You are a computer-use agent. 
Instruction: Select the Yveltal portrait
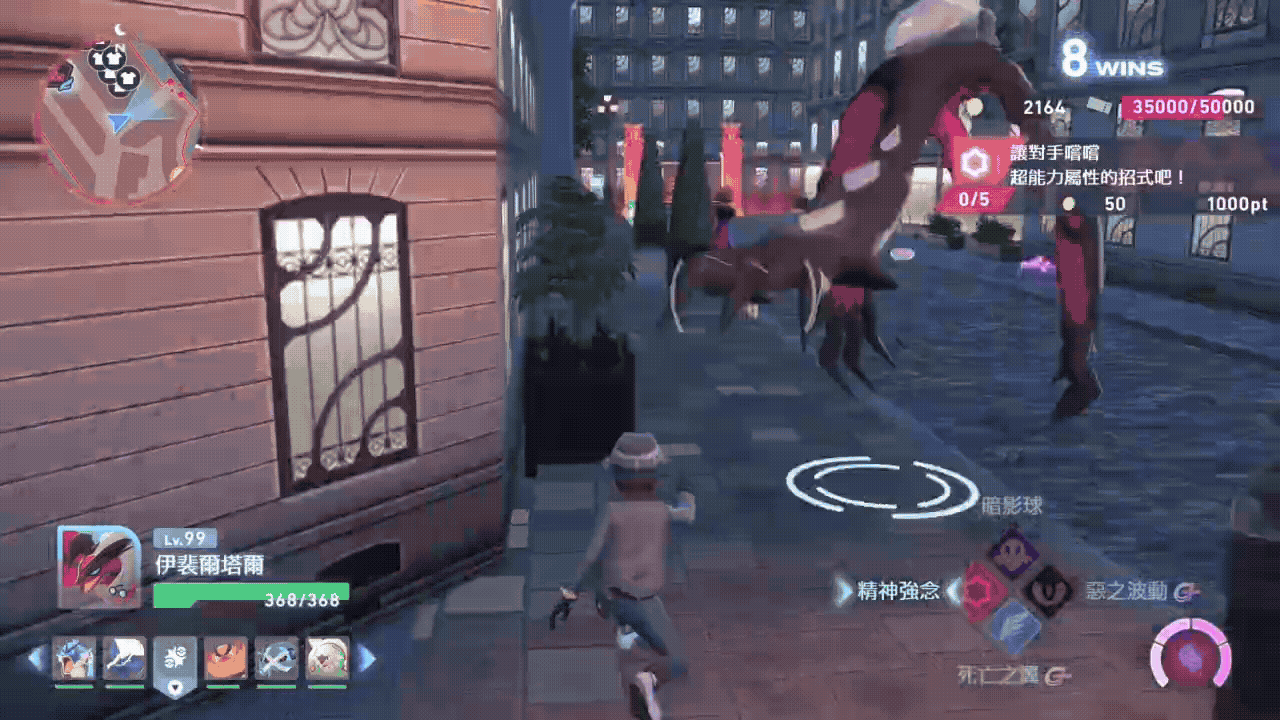[x=99, y=567]
